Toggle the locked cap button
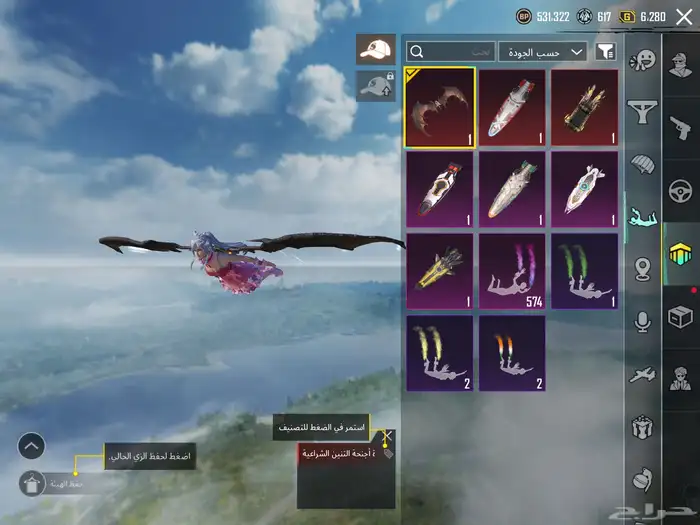The image size is (700, 525). [x=375, y=86]
